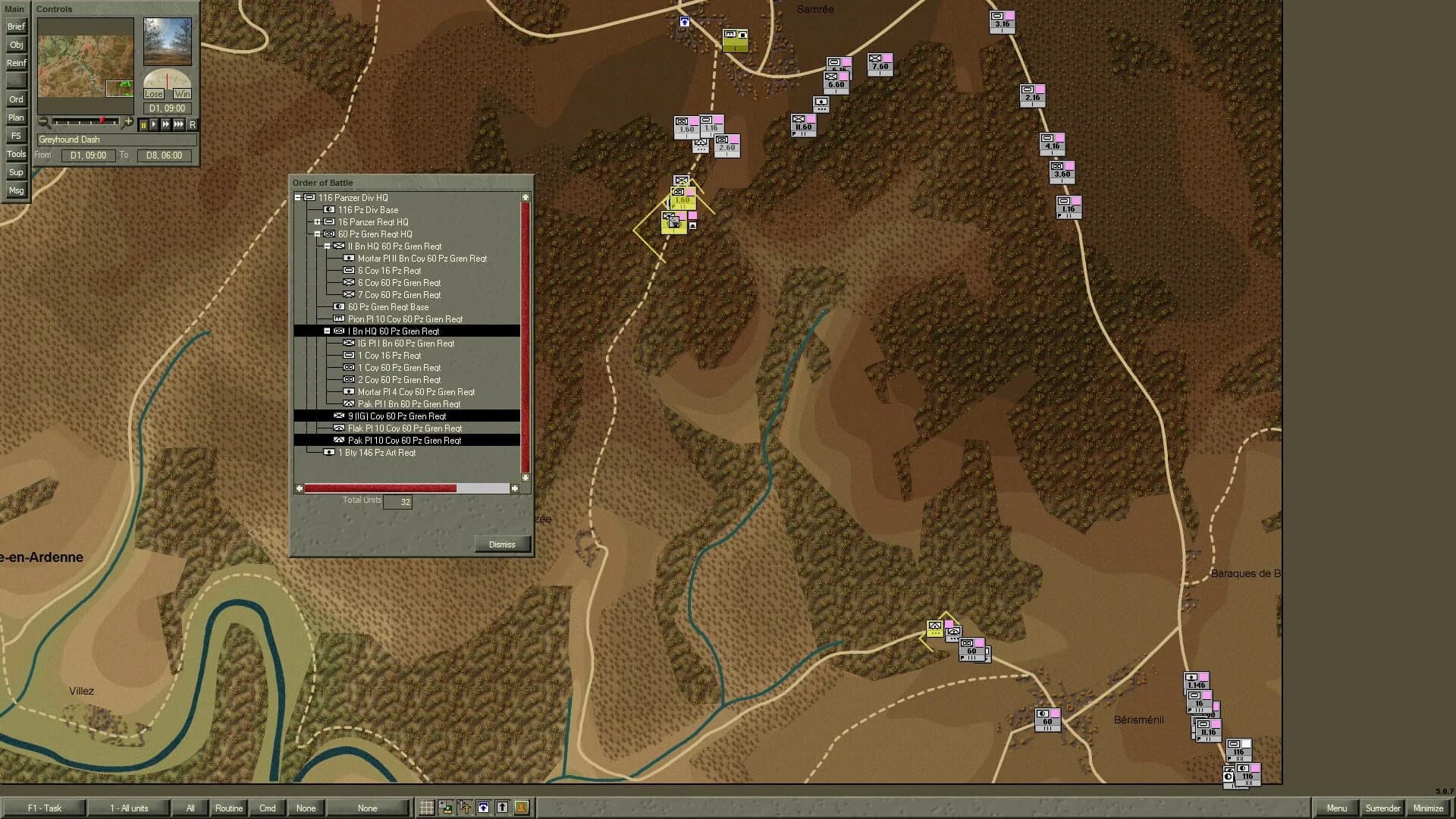1456x819 pixels.
Task: Click the Play icon in Controls panel
Action: tap(155, 124)
